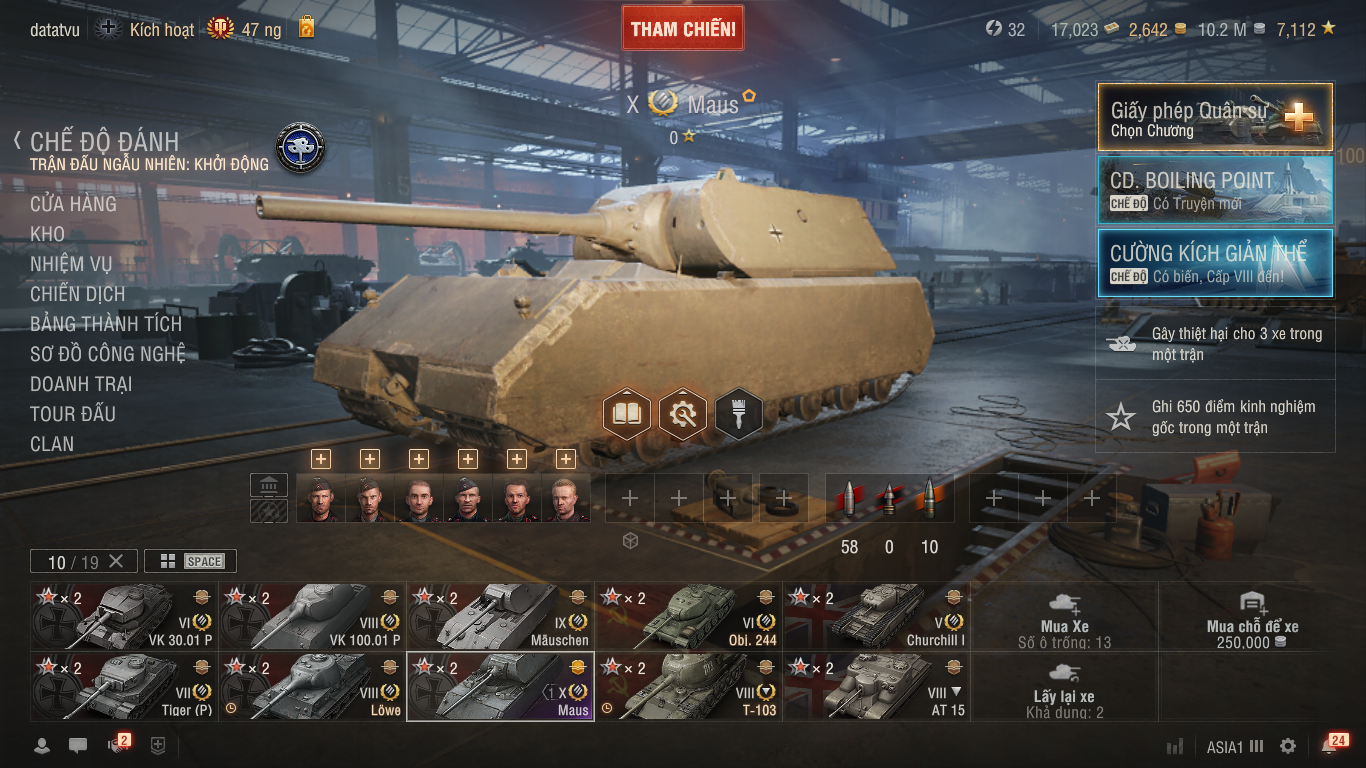Select the VK 100.01 P tank
The image size is (1366, 768).
(312, 616)
